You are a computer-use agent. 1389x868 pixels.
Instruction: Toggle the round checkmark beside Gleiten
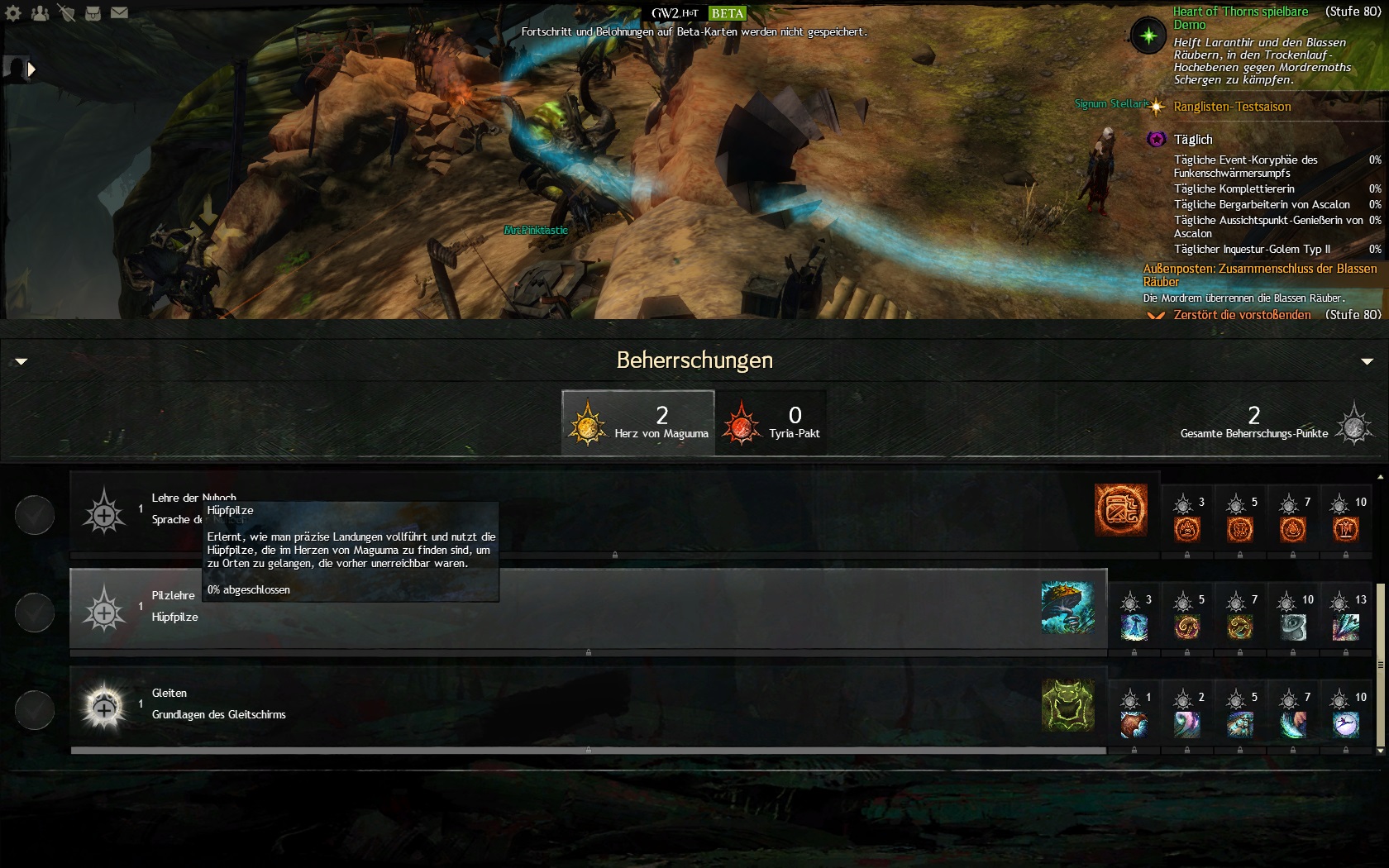35,710
